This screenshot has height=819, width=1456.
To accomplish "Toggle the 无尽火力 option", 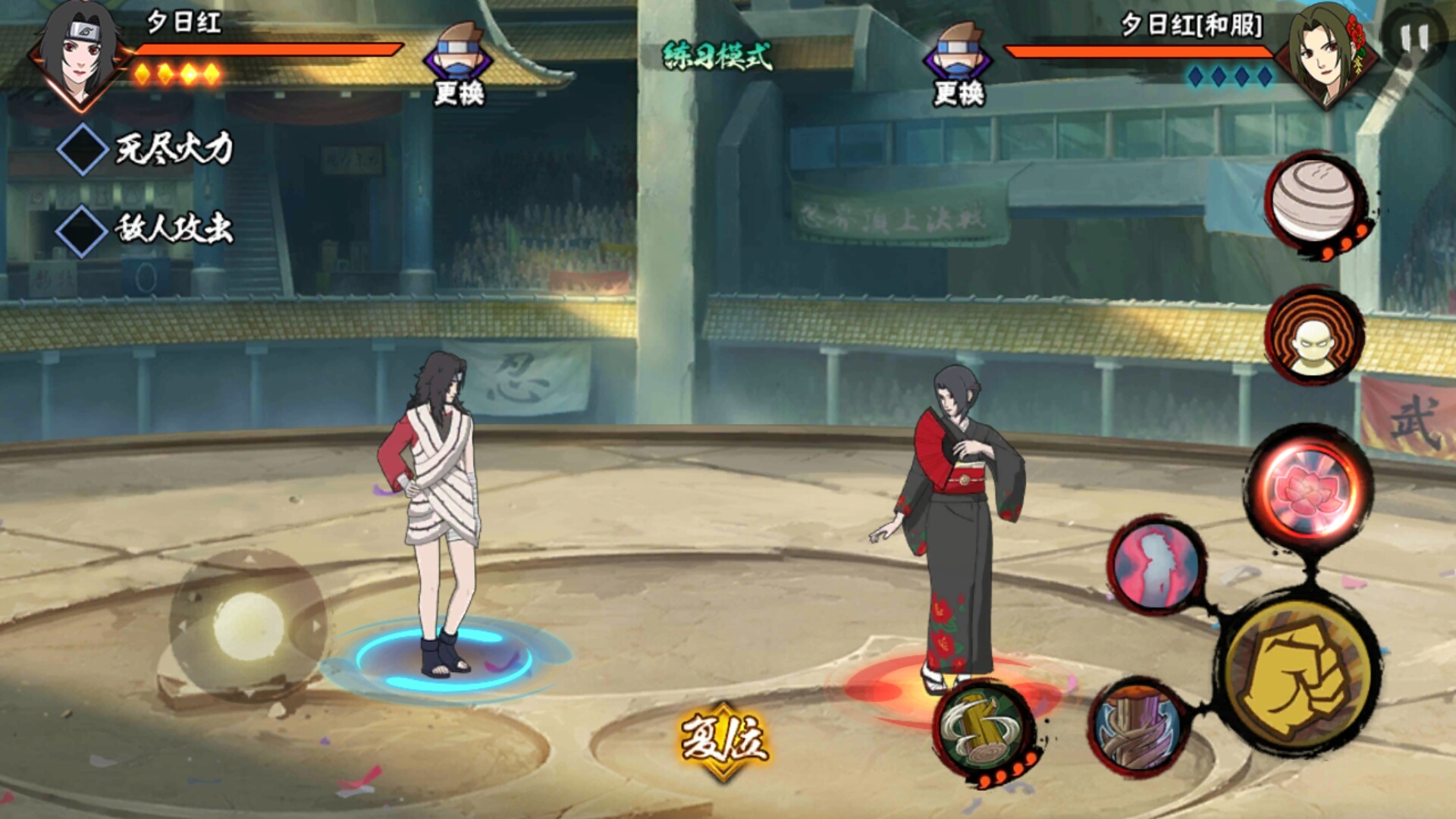I will 83,149.
